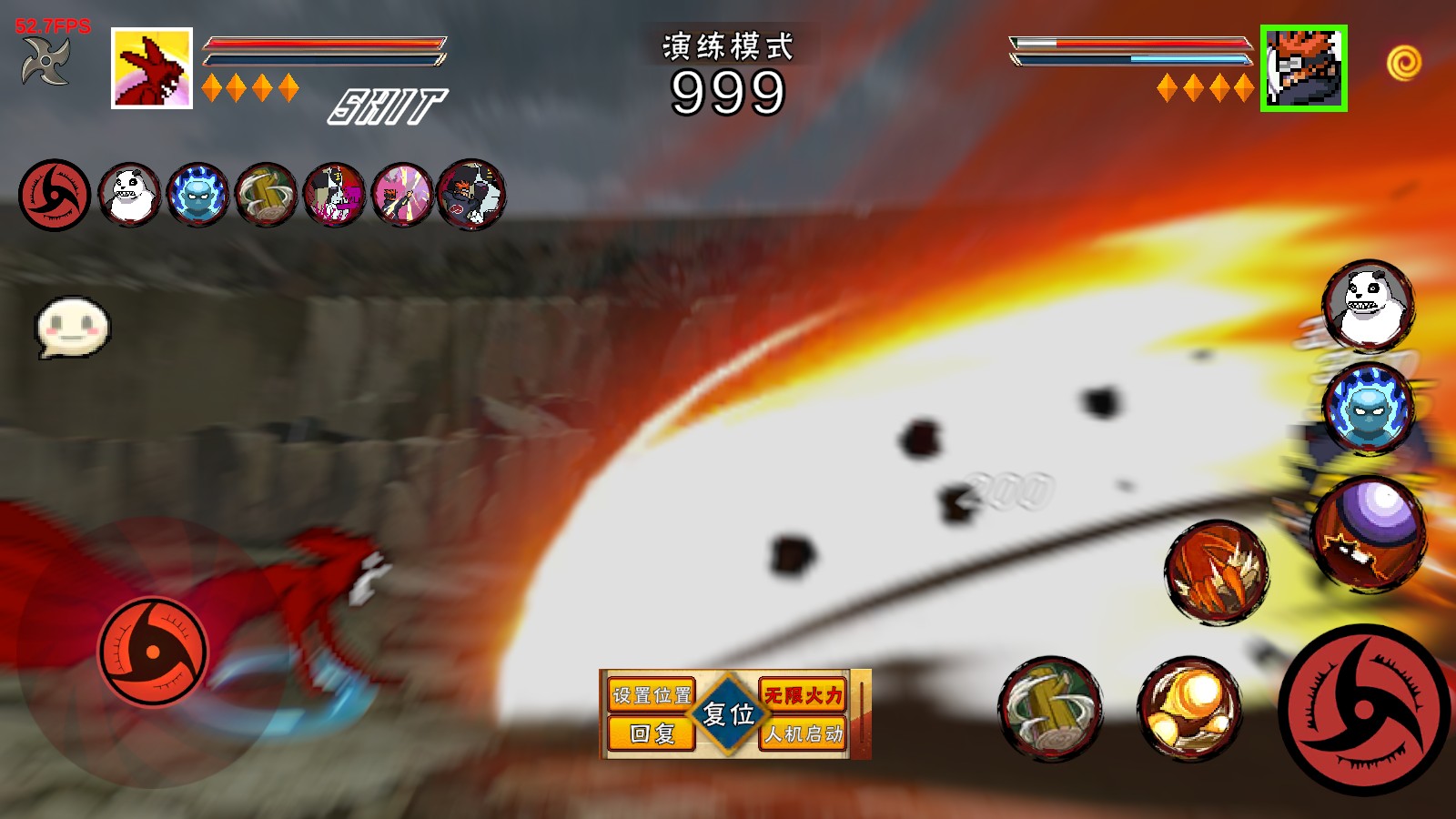Click the red fox player portrait
1456x819 pixels.
coord(152,68)
